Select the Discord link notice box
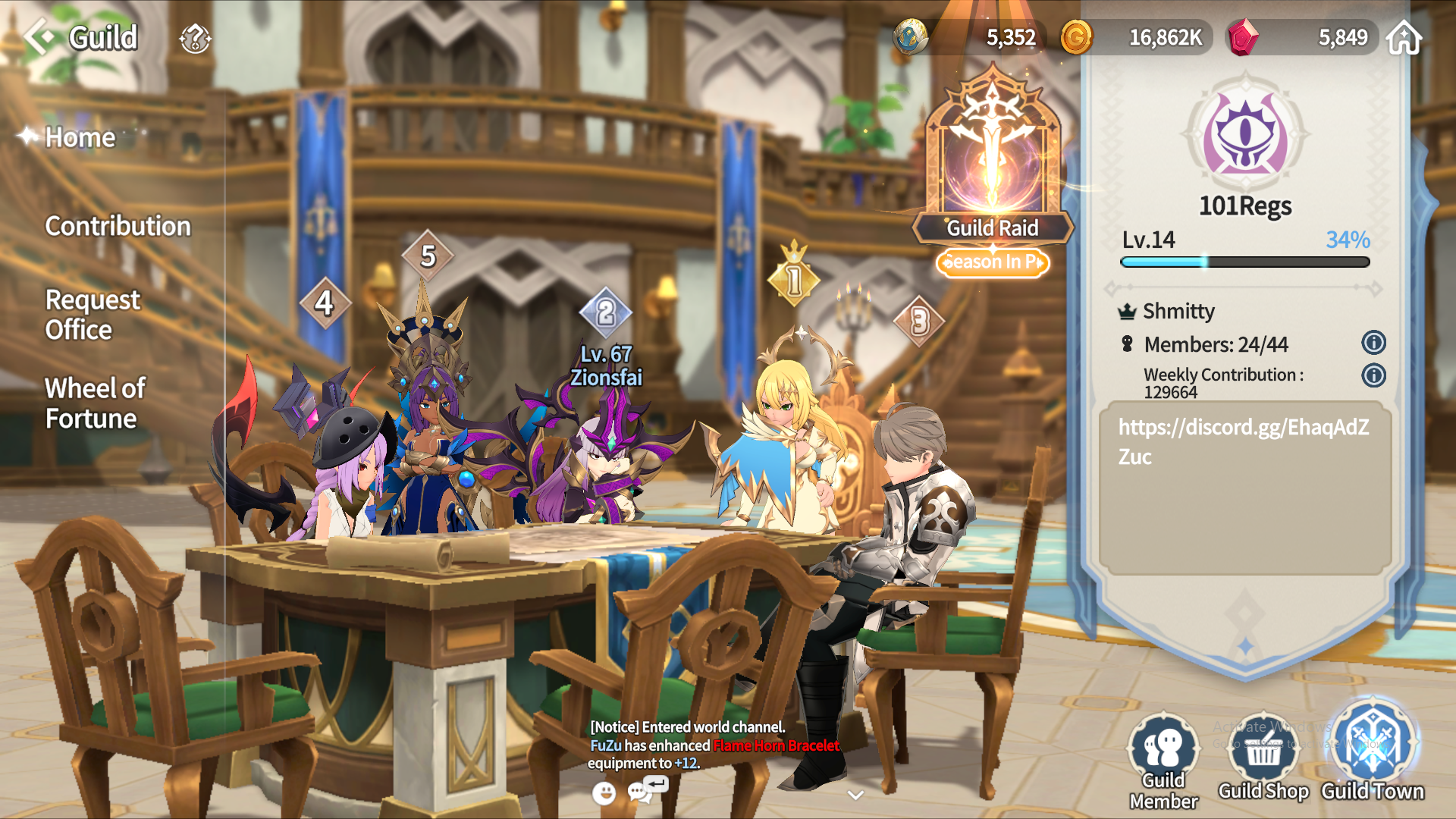1456x819 pixels. click(x=1244, y=488)
